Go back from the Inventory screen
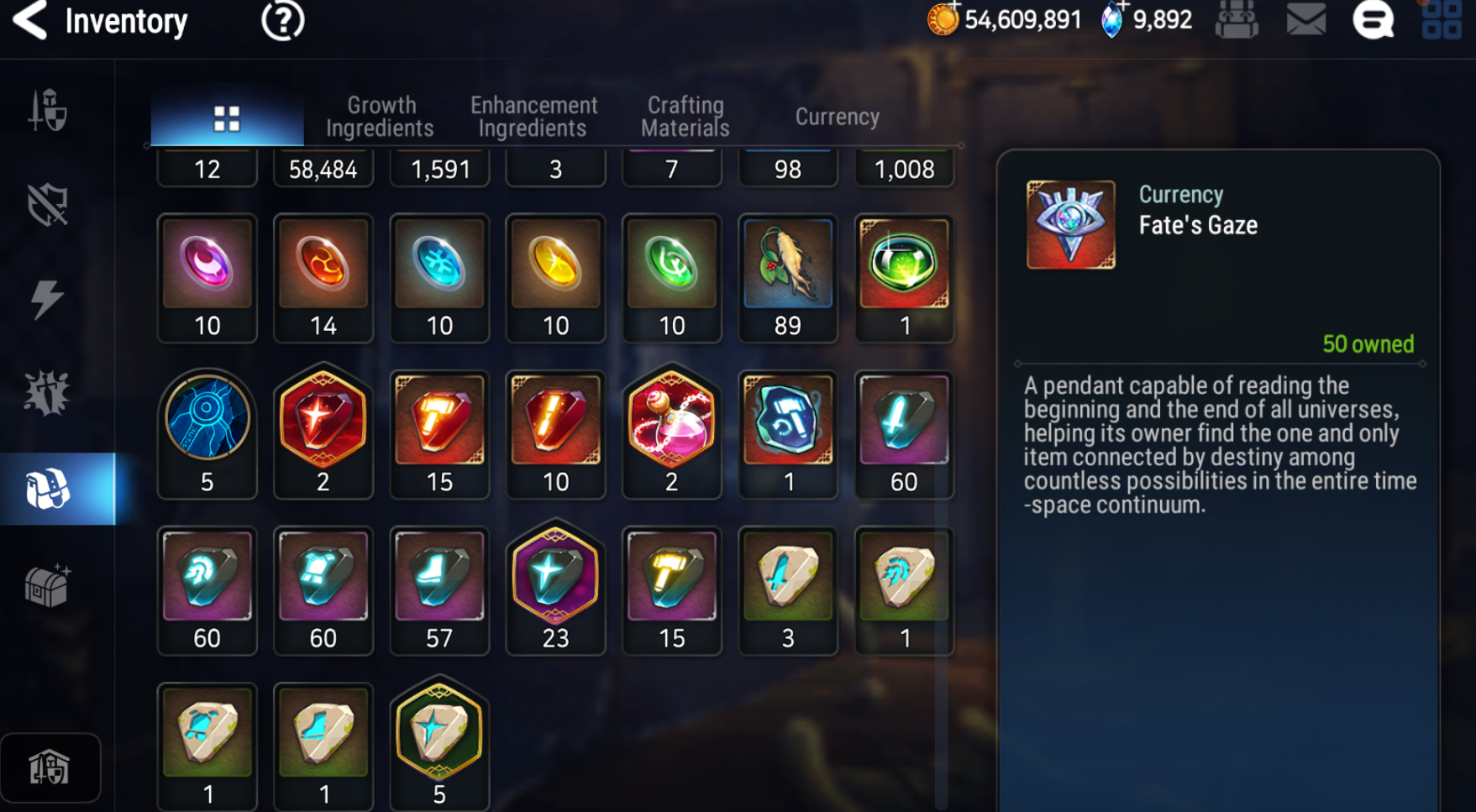Image resolution: width=1476 pixels, height=812 pixels. (x=31, y=21)
